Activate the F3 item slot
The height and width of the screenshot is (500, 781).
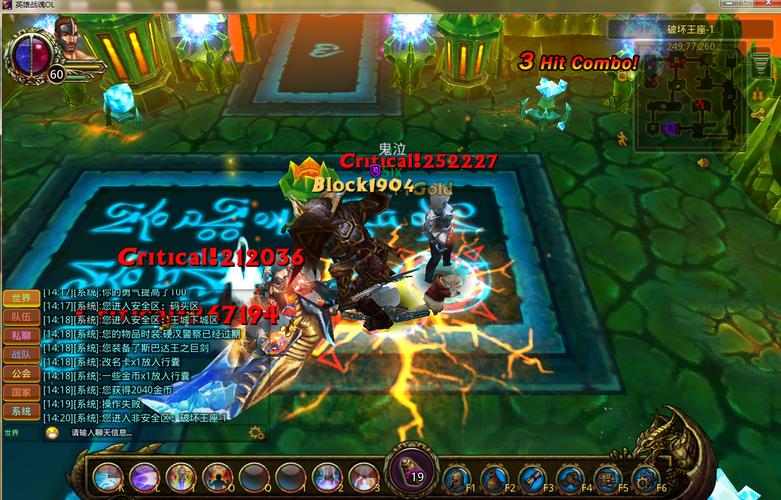(x=533, y=479)
